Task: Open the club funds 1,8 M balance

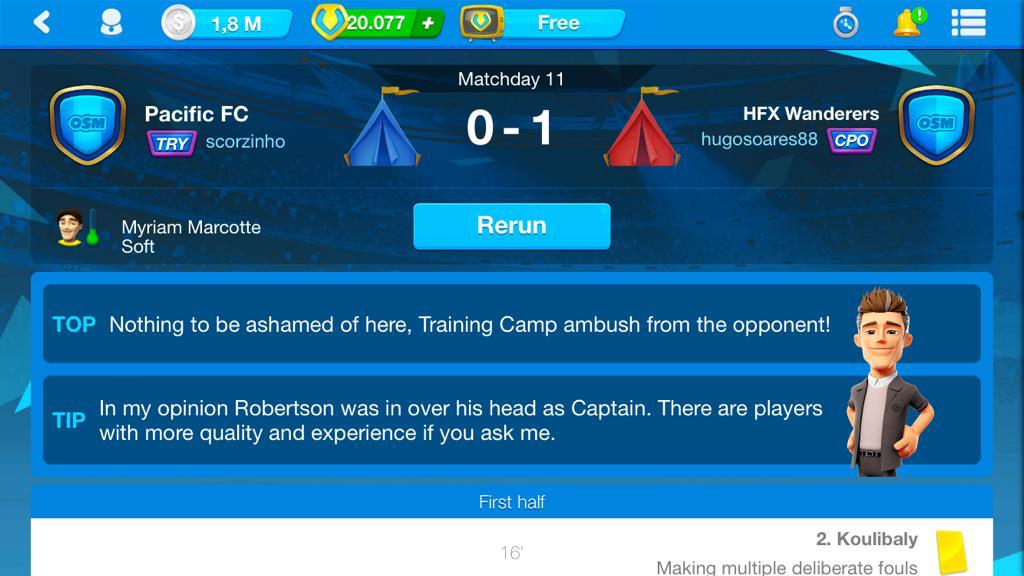Action: click(228, 23)
